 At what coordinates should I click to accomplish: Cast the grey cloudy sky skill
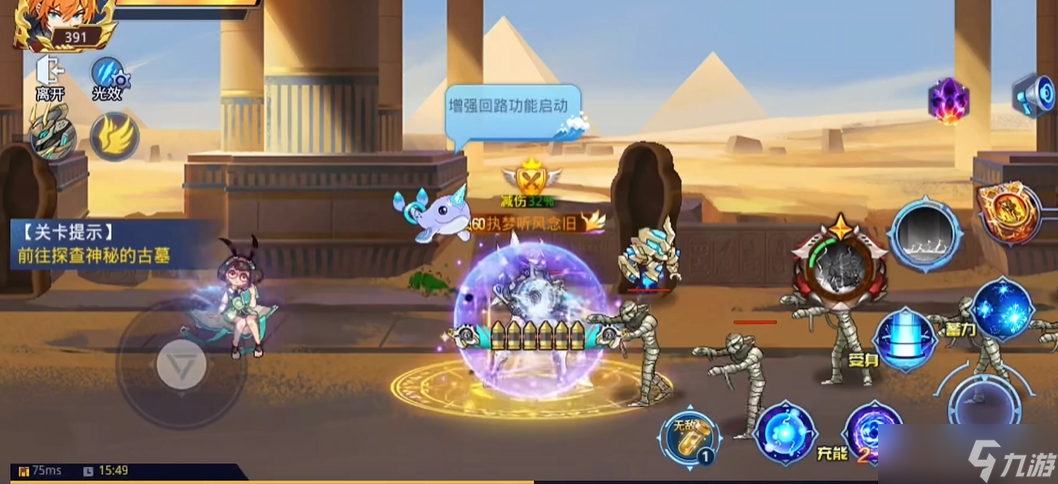pyautogui.click(x=925, y=235)
